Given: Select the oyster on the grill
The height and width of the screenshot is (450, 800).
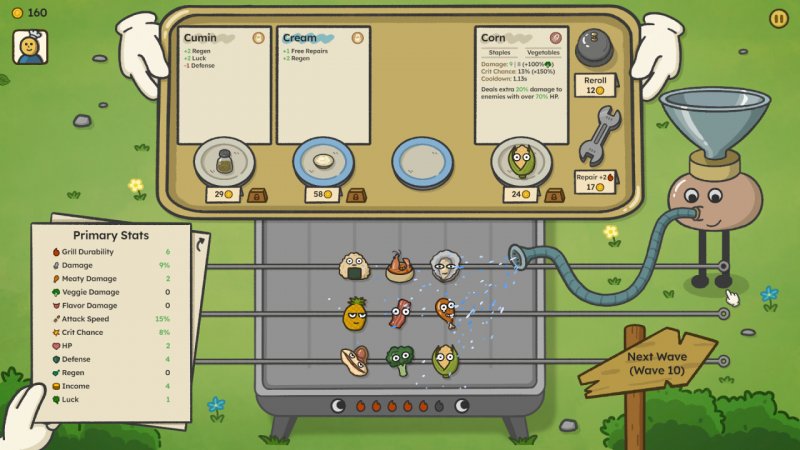Looking at the screenshot, I should coord(445,266).
